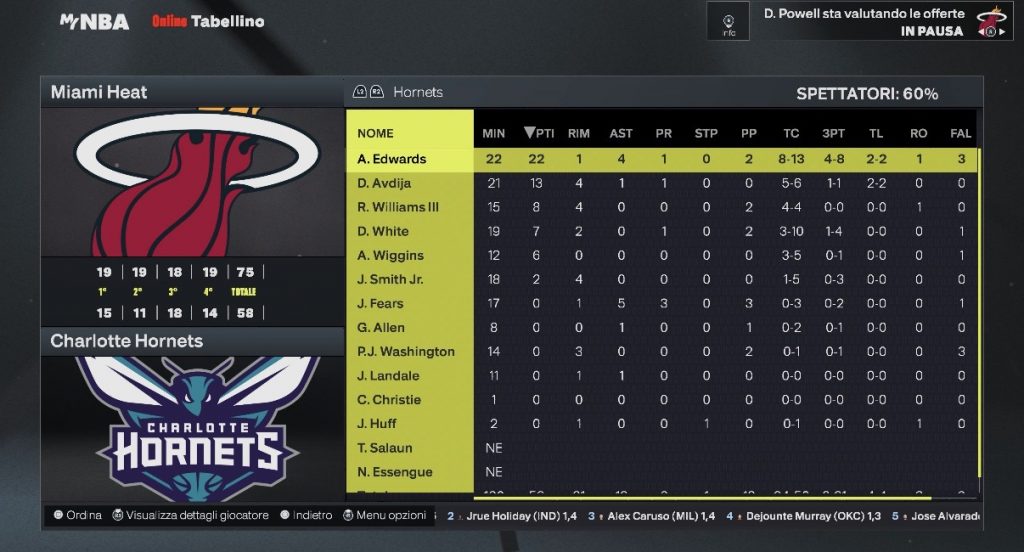Sort players by NOME column header
The width and height of the screenshot is (1024, 552).
click(x=376, y=133)
